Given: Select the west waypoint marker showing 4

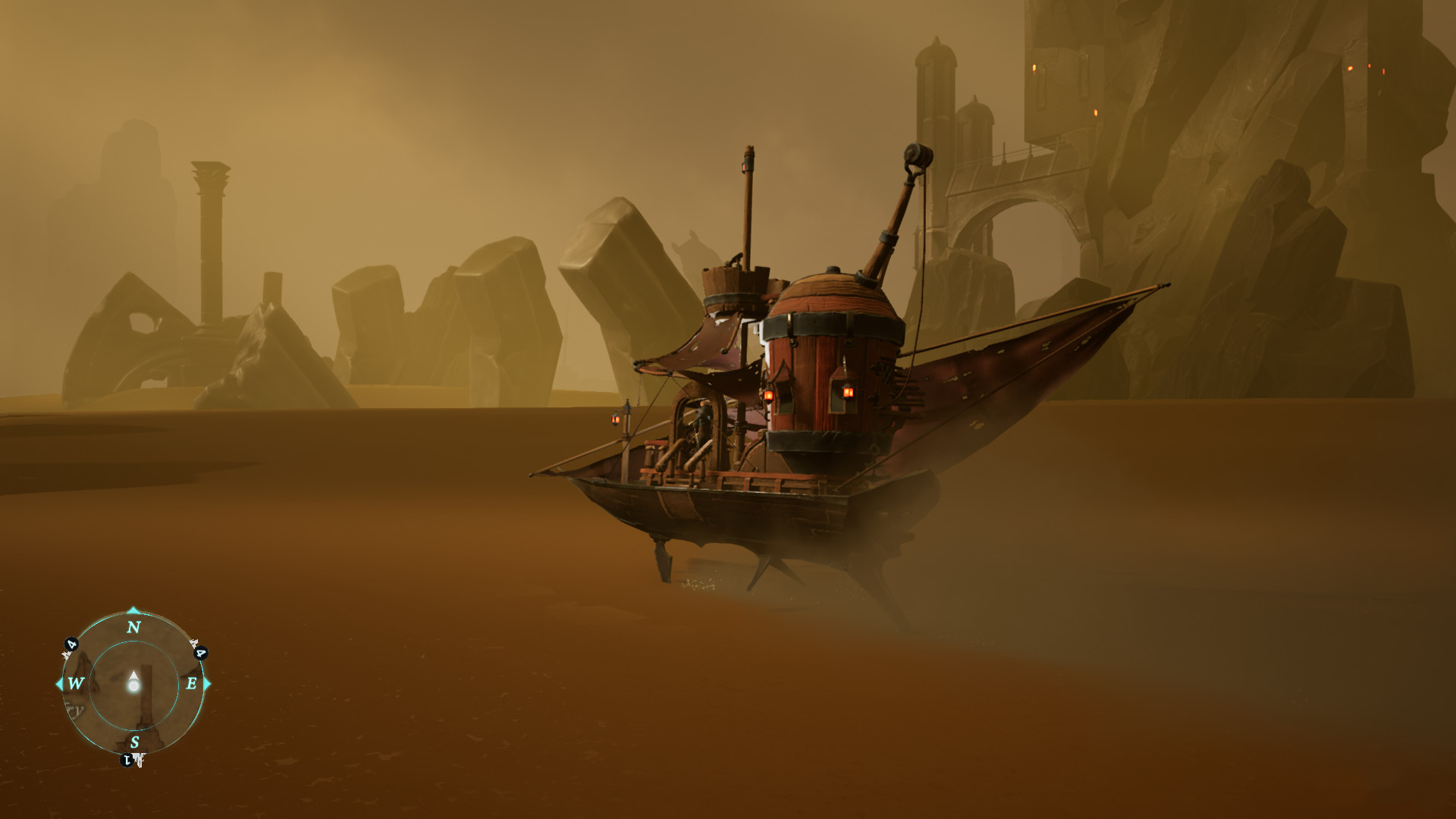Looking at the screenshot, I should (71, 645).
